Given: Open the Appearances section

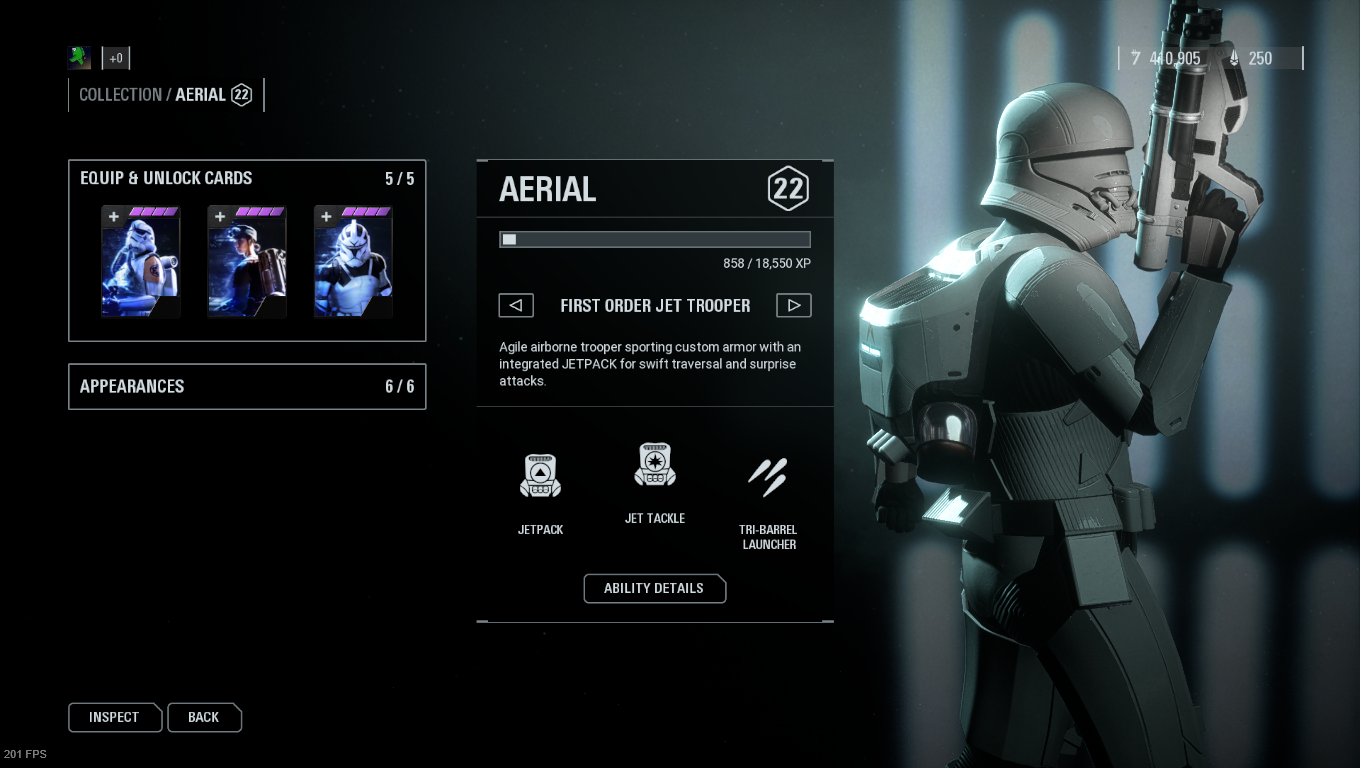Looking at the screenshot, I should [x=246, y=387].
